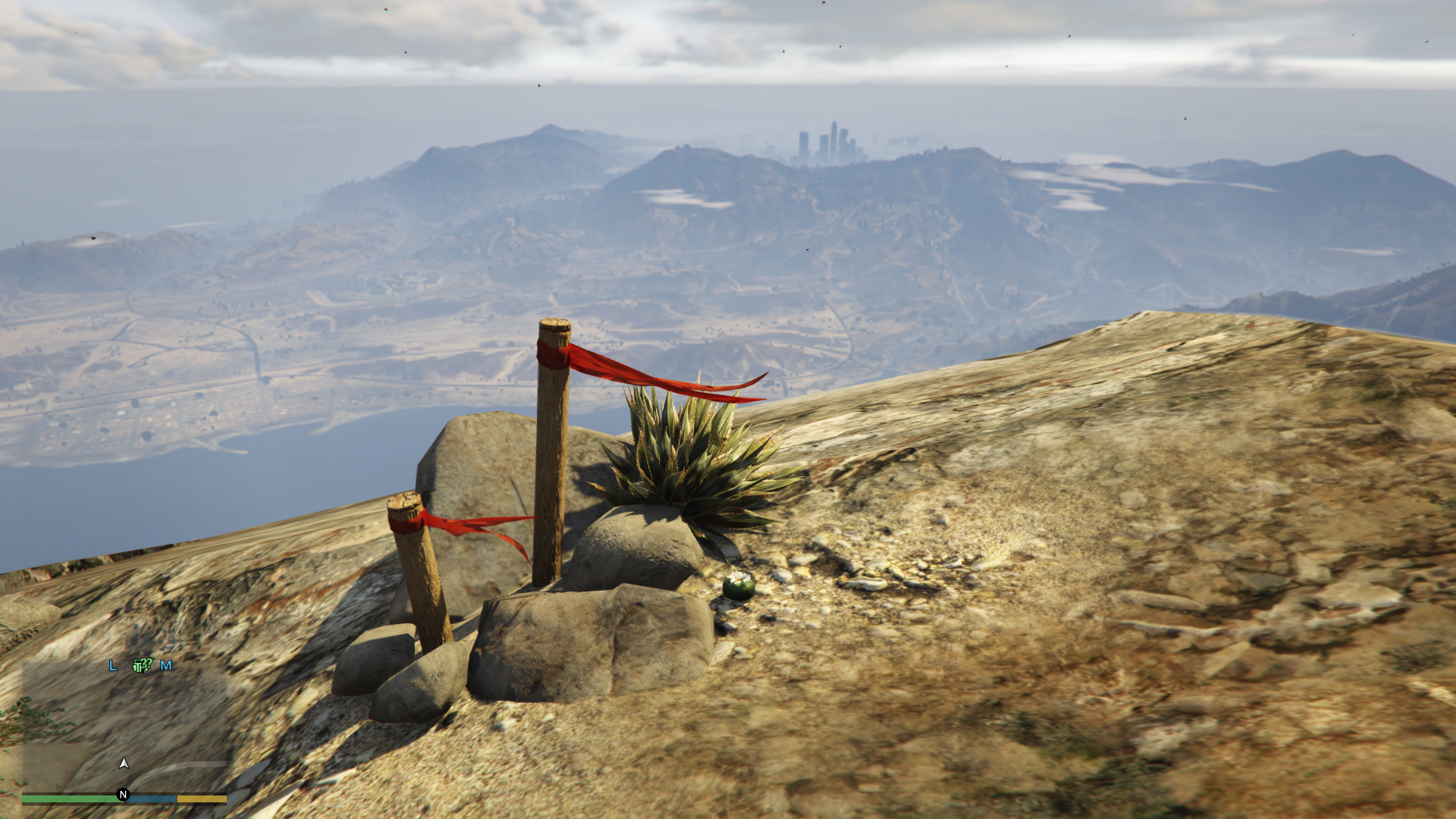The image size is (1456, 819).
Task: Click the green question-mark blip on the minimap
Action: click(142, 665)
